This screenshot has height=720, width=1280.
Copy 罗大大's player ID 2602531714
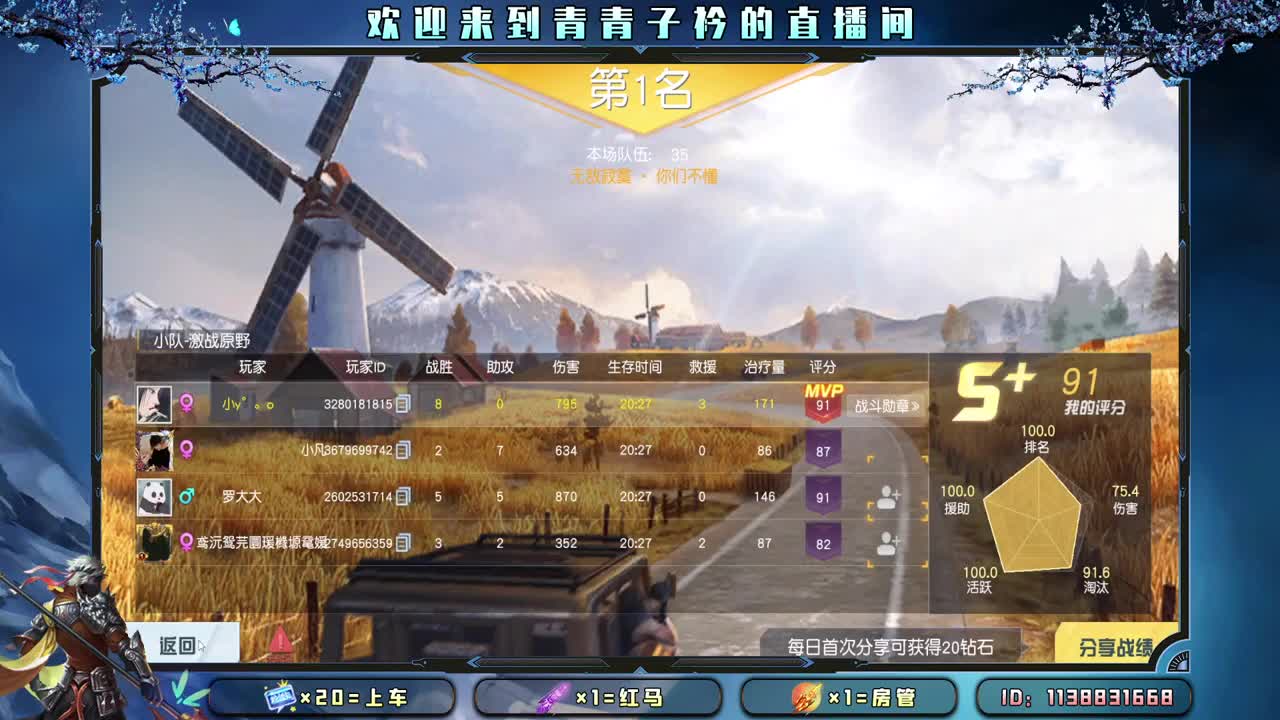coord(404,497)
